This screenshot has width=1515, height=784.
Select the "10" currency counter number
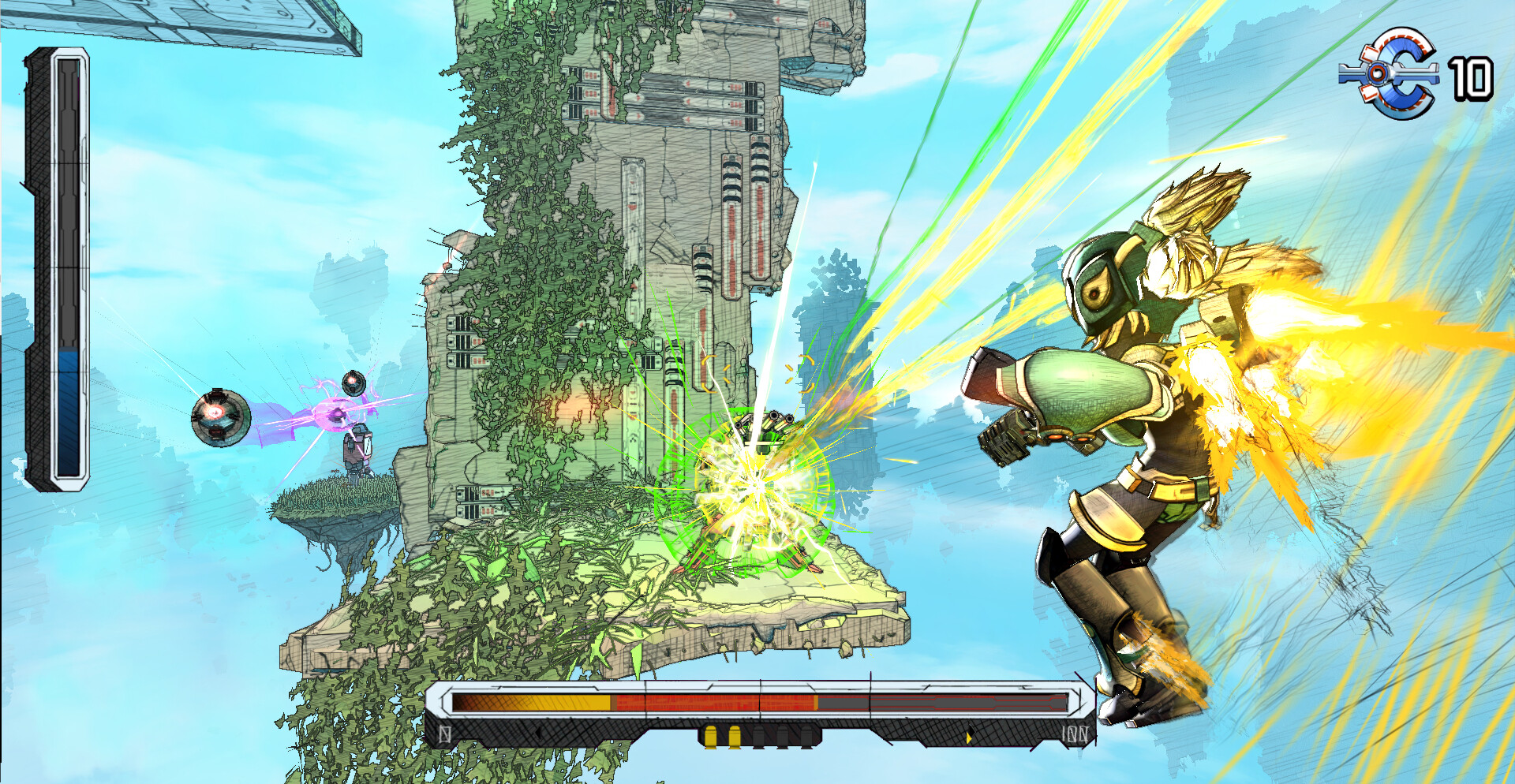click(x=1474, y=79)
